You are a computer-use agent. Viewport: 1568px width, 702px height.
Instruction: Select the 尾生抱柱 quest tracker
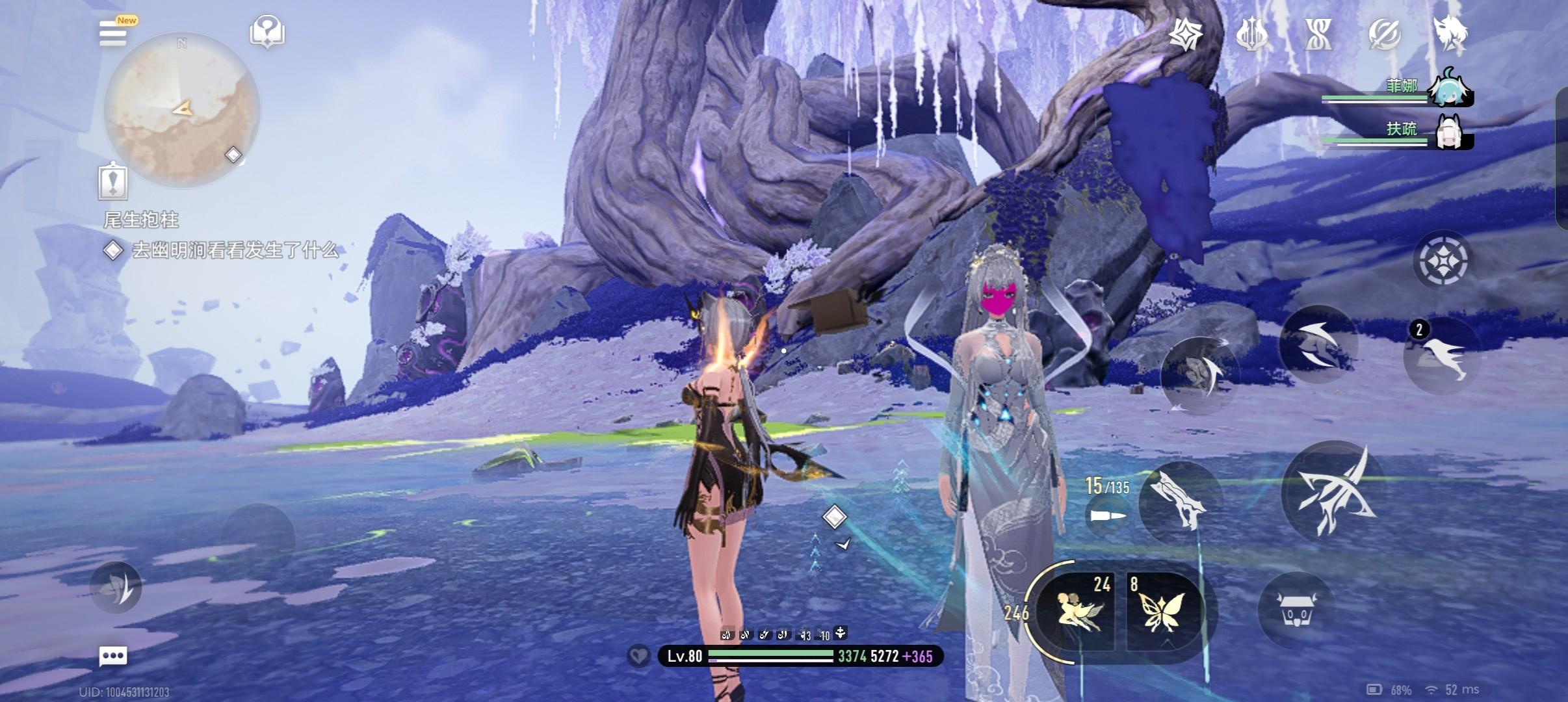click(141, 220)
